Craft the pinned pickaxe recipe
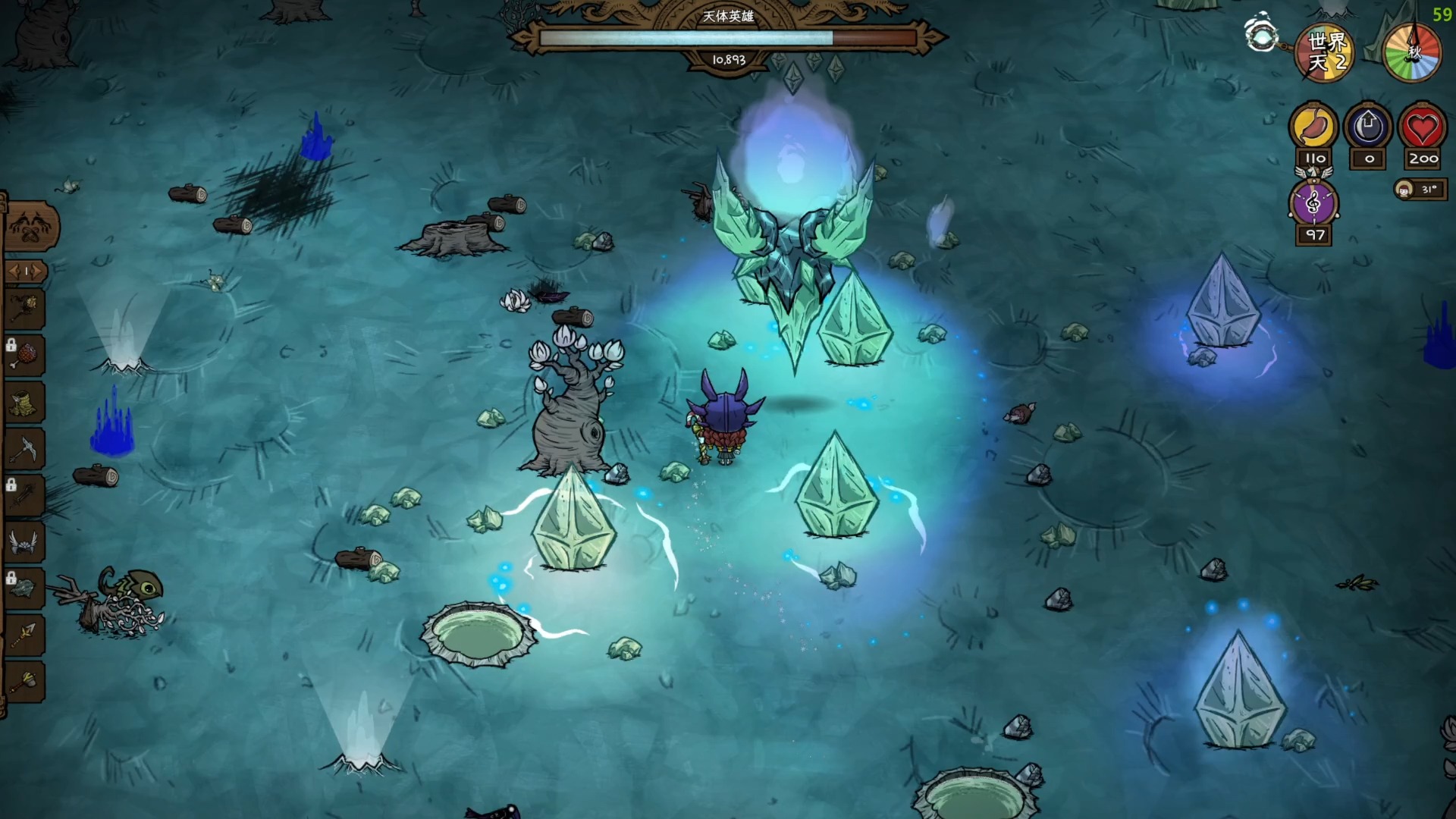Image resolution: width=1456 pixels, height=819 pixels. point(24,449)
